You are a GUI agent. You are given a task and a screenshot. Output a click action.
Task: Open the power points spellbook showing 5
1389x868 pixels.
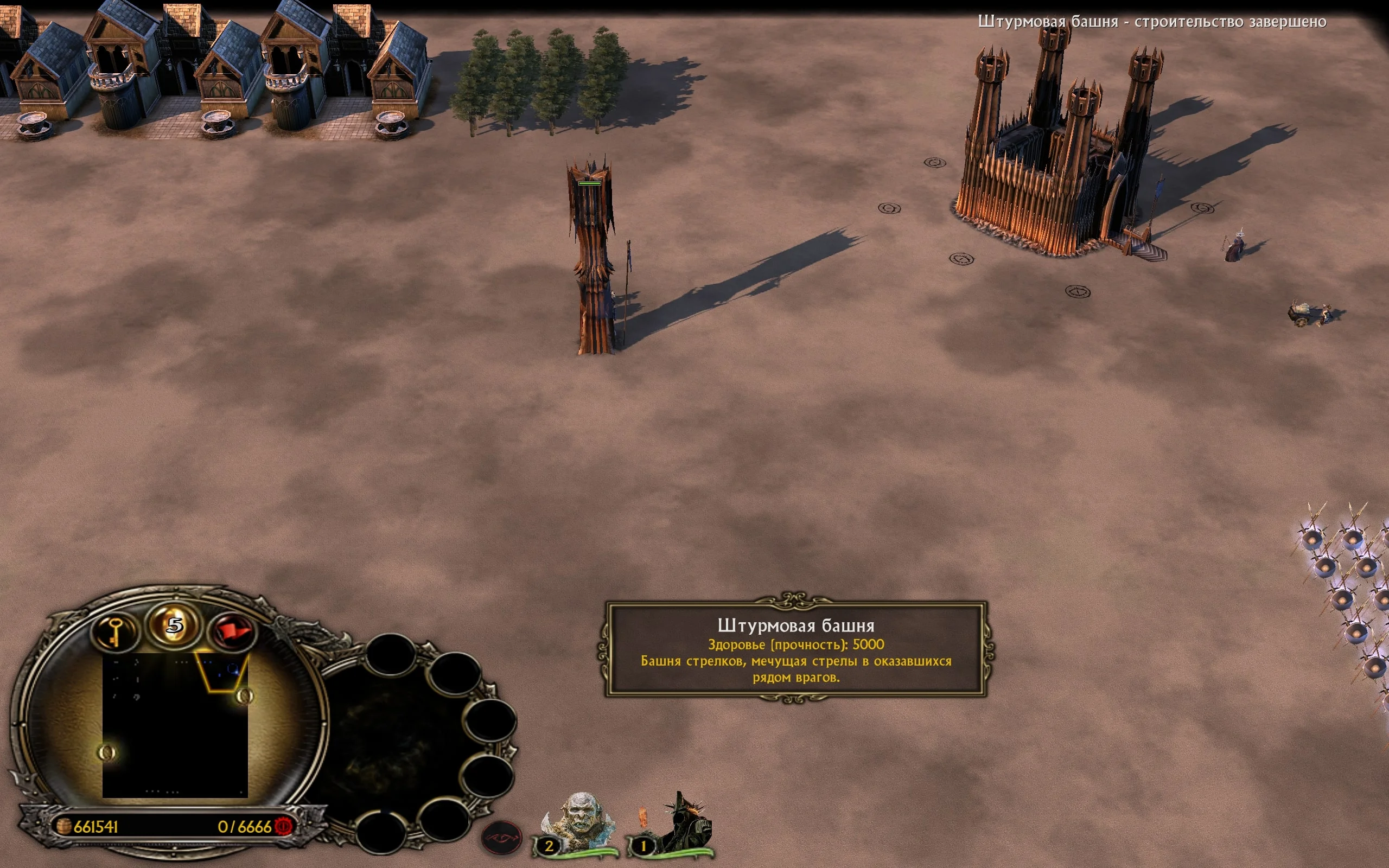pyautogui.click(x=175, y=624)
